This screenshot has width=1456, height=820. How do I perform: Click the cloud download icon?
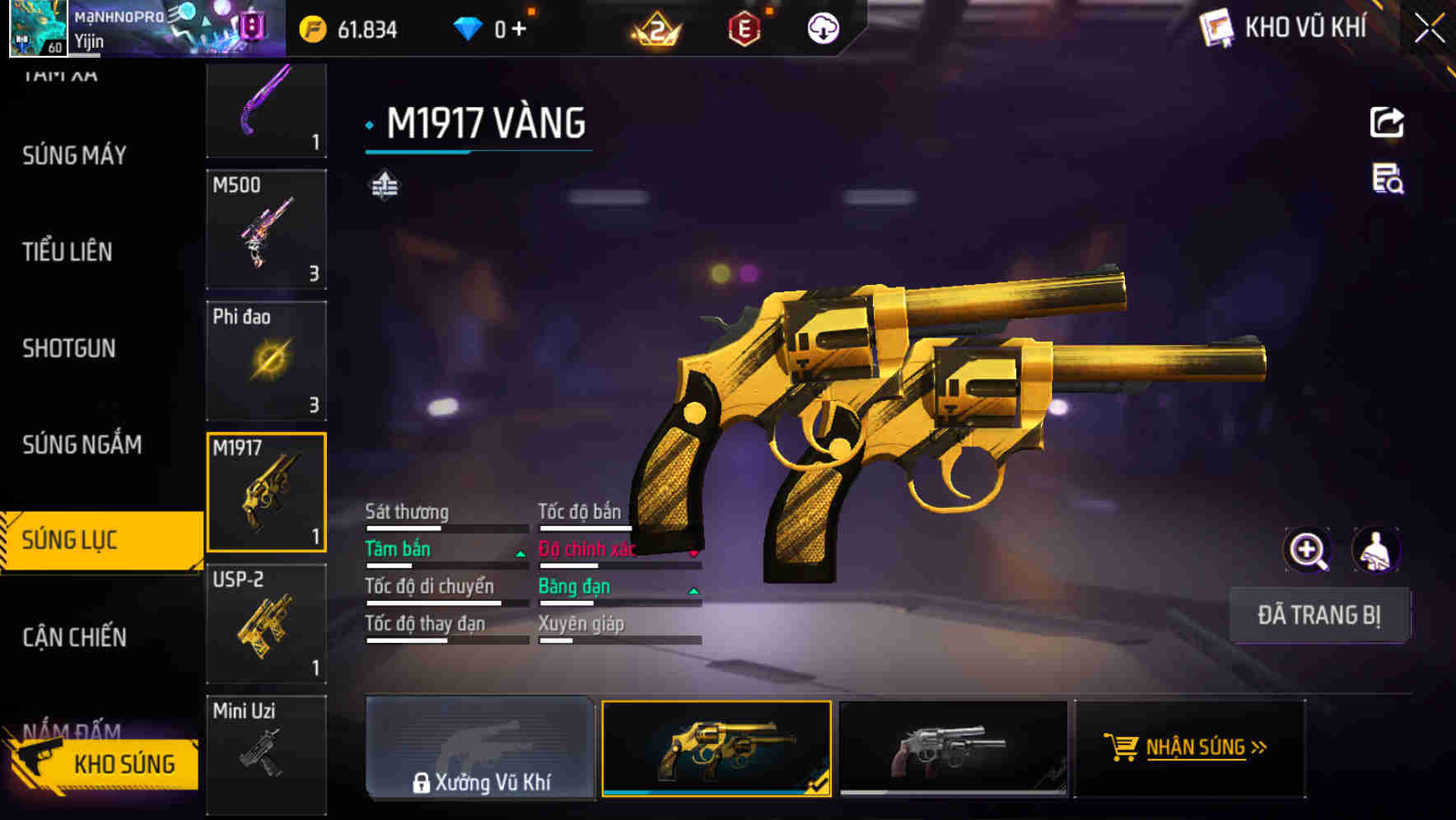(x=822, y=29)
